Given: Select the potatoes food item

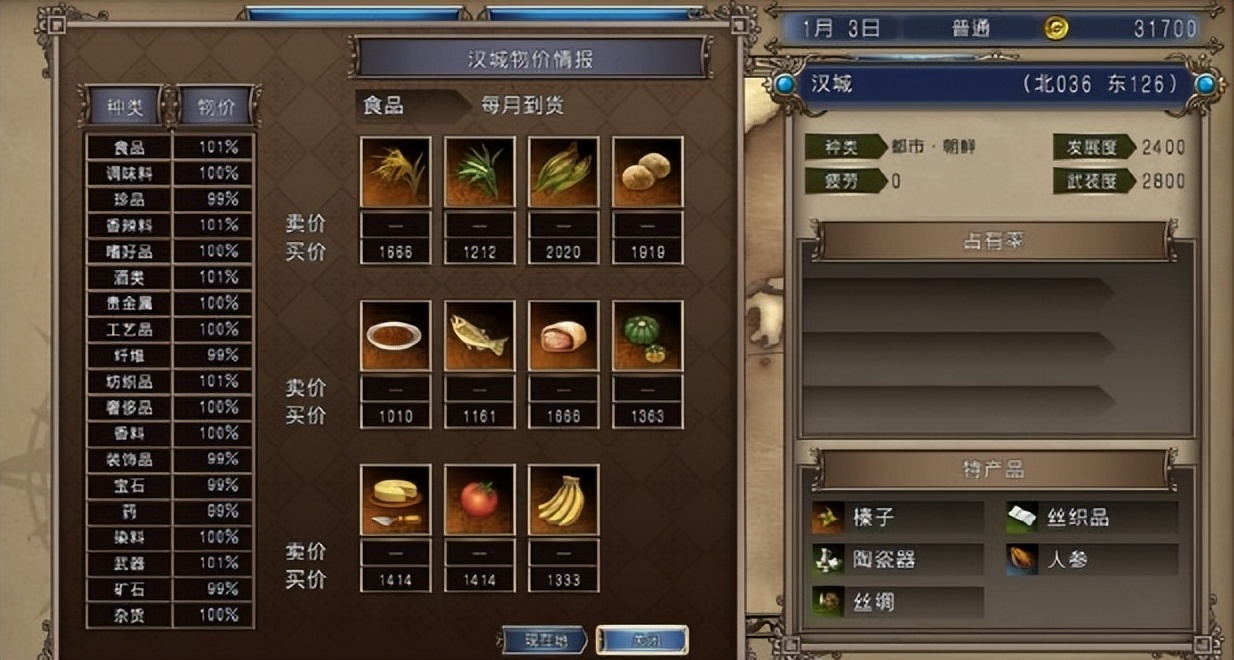Looking at the screenshot, I should click(x=647, y=171).
